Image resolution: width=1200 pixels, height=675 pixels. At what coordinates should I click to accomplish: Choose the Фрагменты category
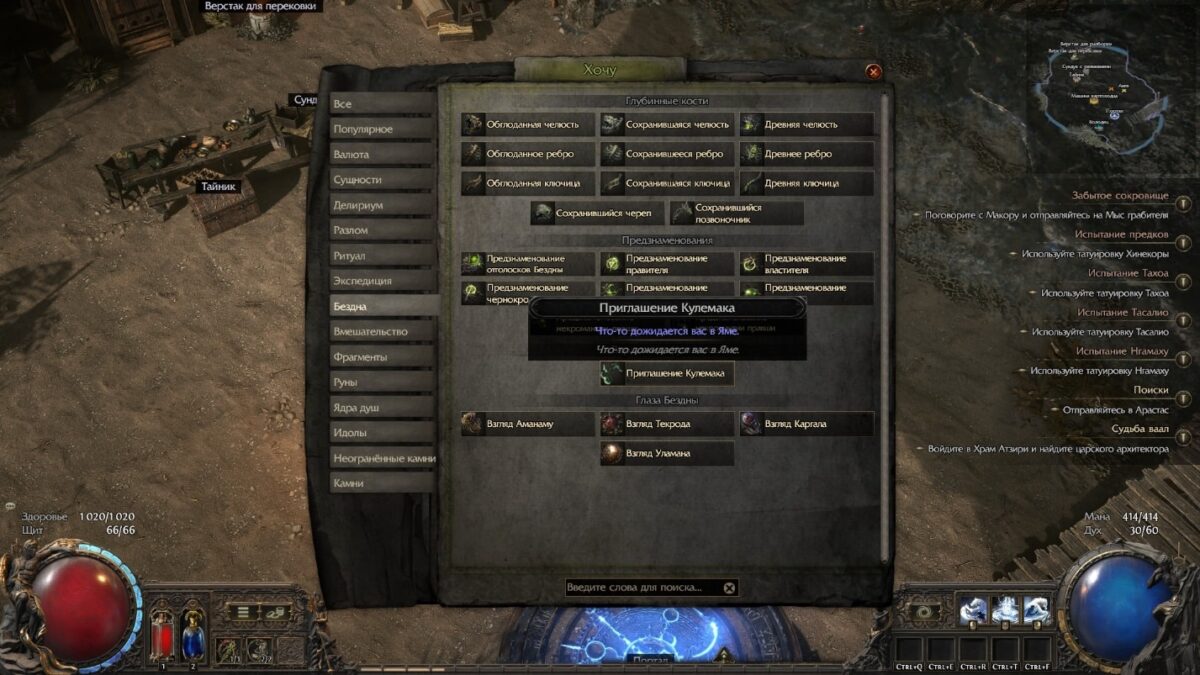[384, 357]
